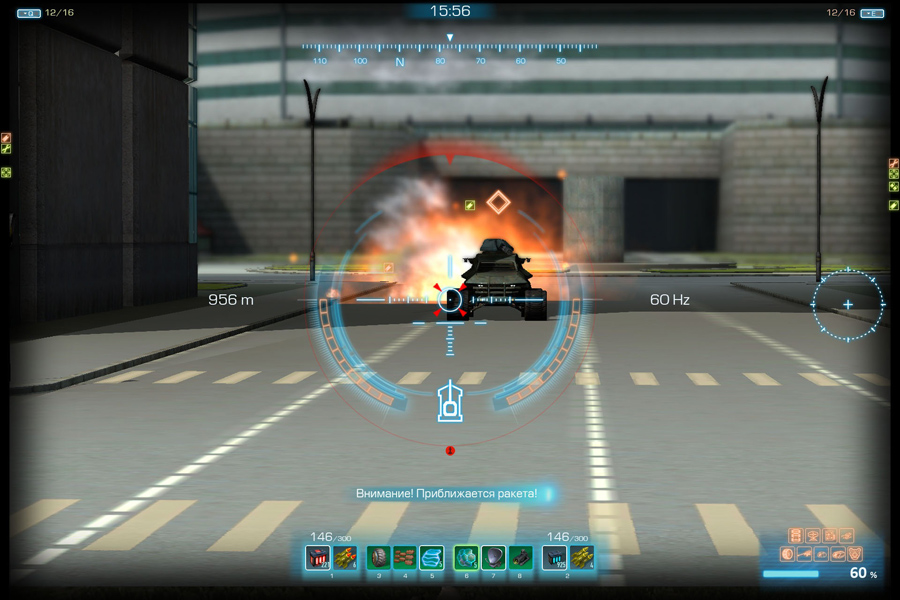Screen dimensions: 900x600
Task: Use the brick pile consumable
Action: coord(404,558)
